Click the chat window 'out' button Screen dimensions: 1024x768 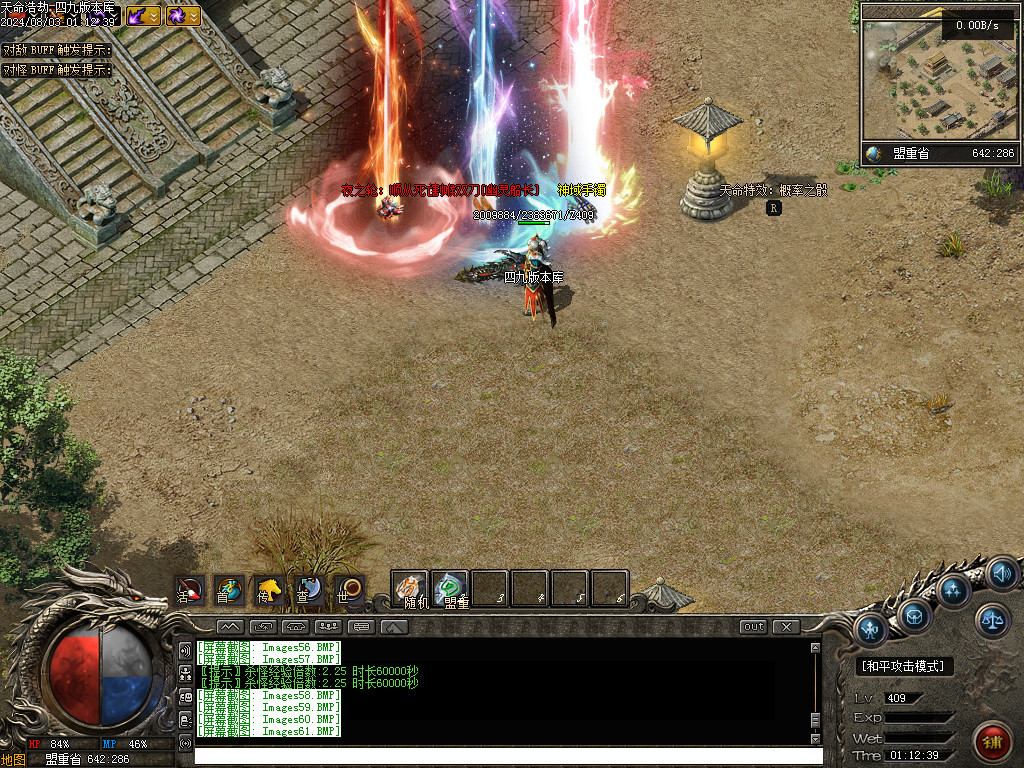(x=753, y=627)
